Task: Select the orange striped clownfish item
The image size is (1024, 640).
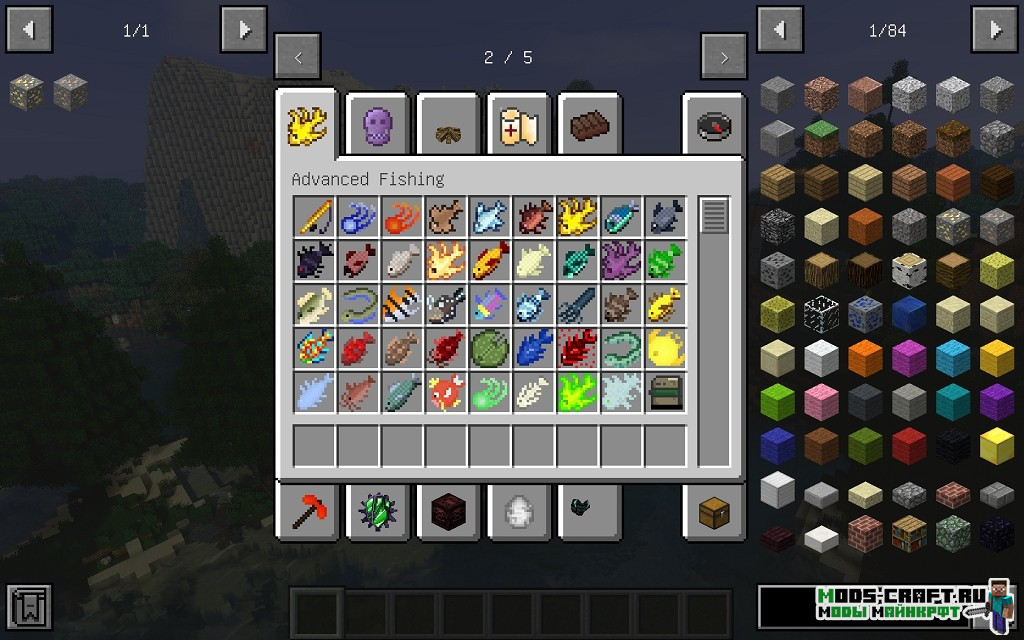Action: pos(401,304)
